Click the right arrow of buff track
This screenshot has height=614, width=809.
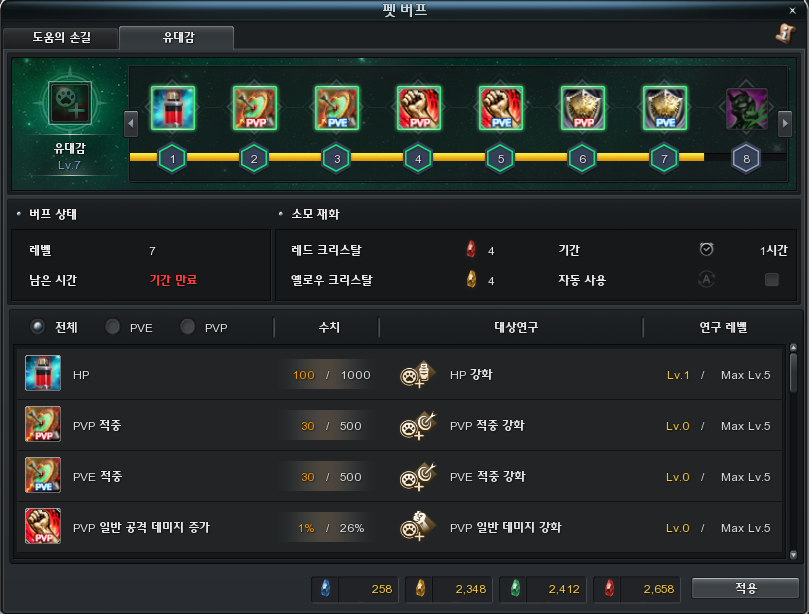(x=787, y=123)
